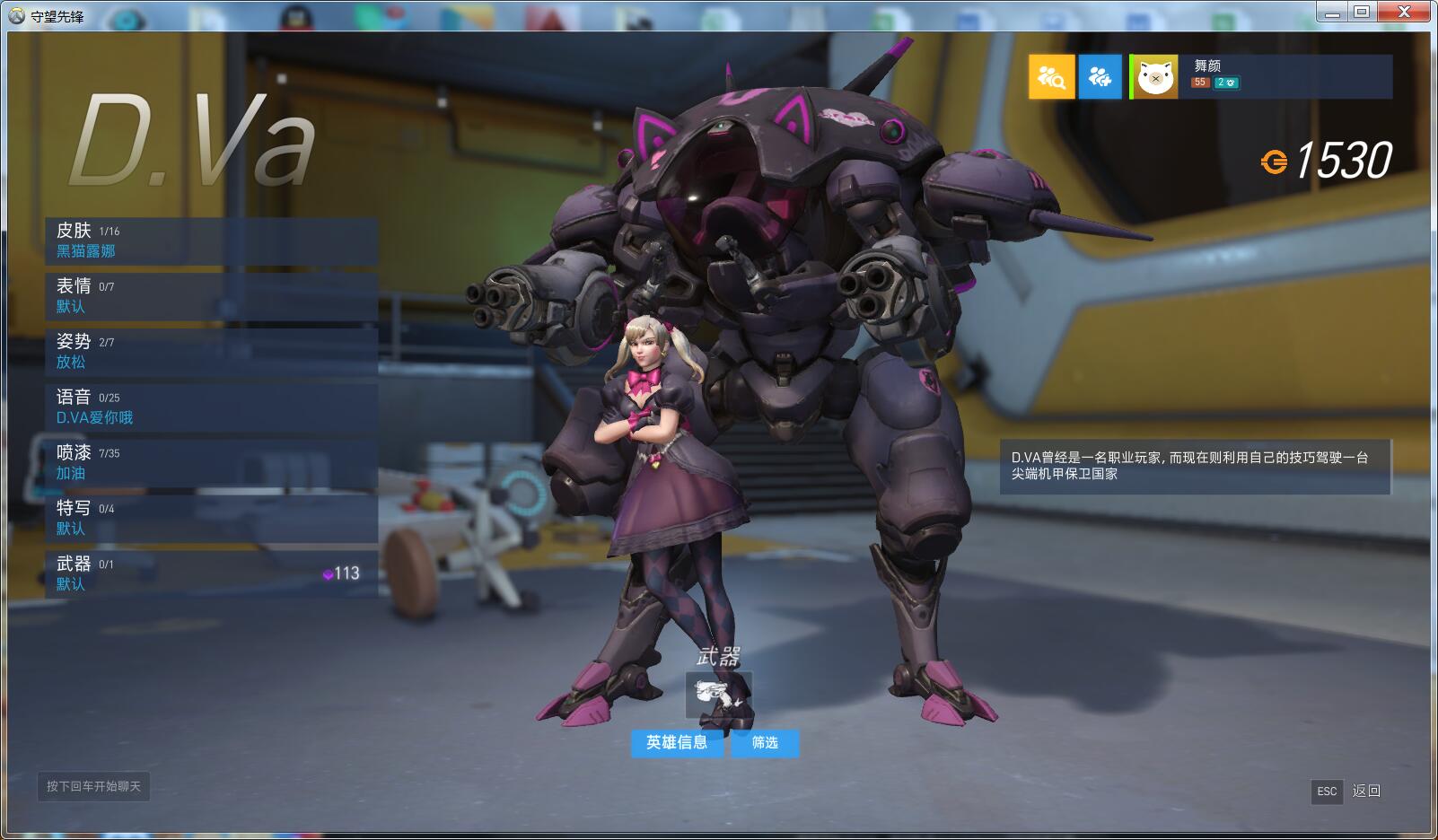Open the 喷漆 sprays category
The height and width of the screenshot is (840, 1438).
(x=211, y=463)
